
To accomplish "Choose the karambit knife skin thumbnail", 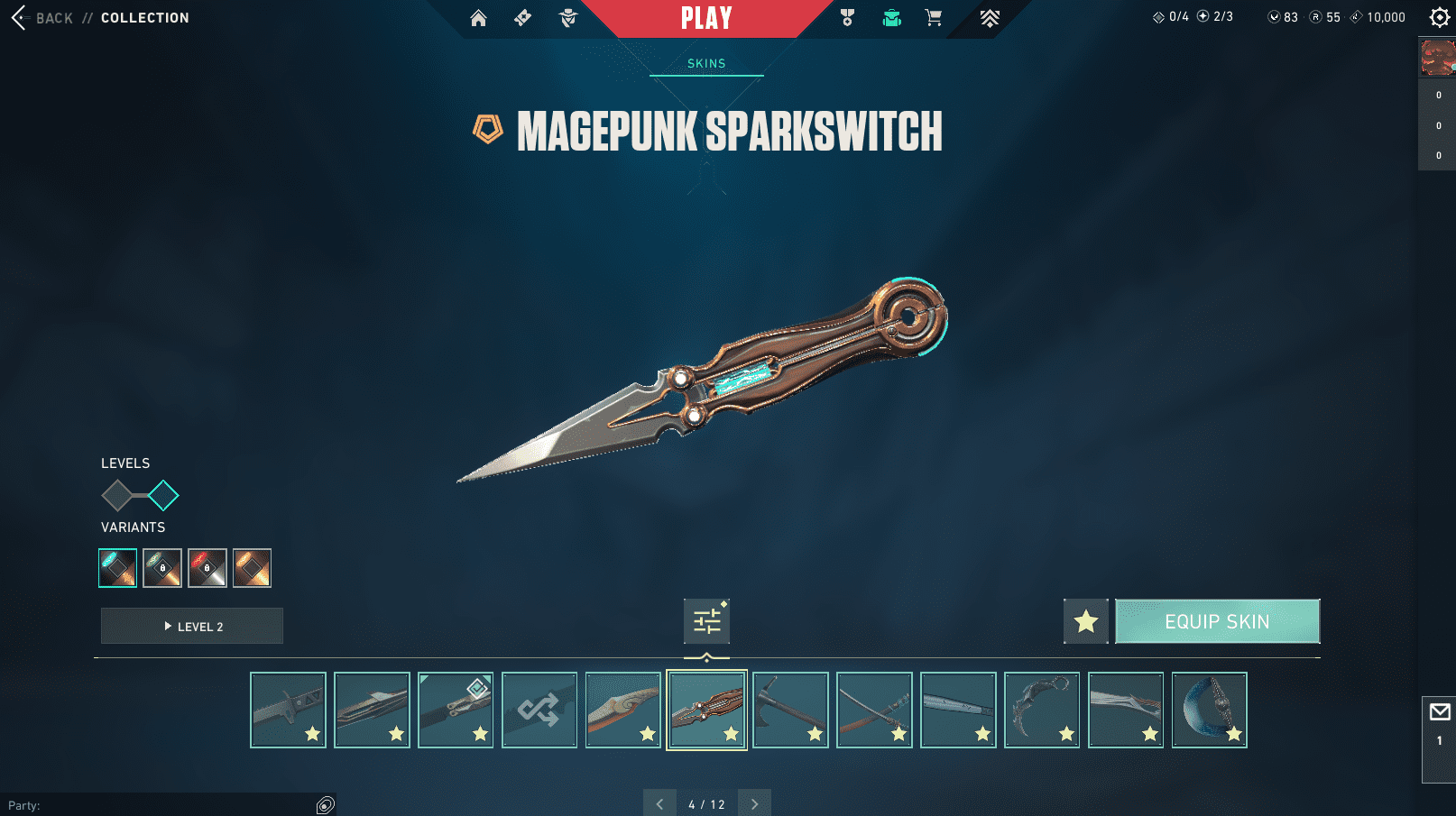I will pyautogui.click(x=1042, y=710).
